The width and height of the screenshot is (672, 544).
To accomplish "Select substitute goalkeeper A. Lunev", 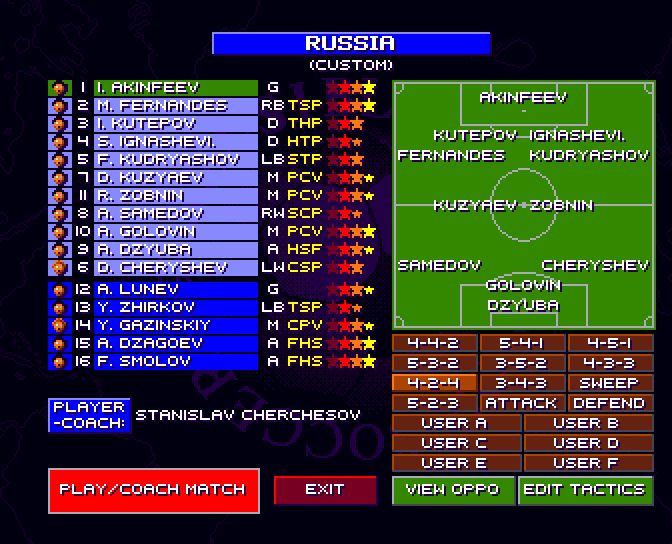I will (x=175, y=289).
